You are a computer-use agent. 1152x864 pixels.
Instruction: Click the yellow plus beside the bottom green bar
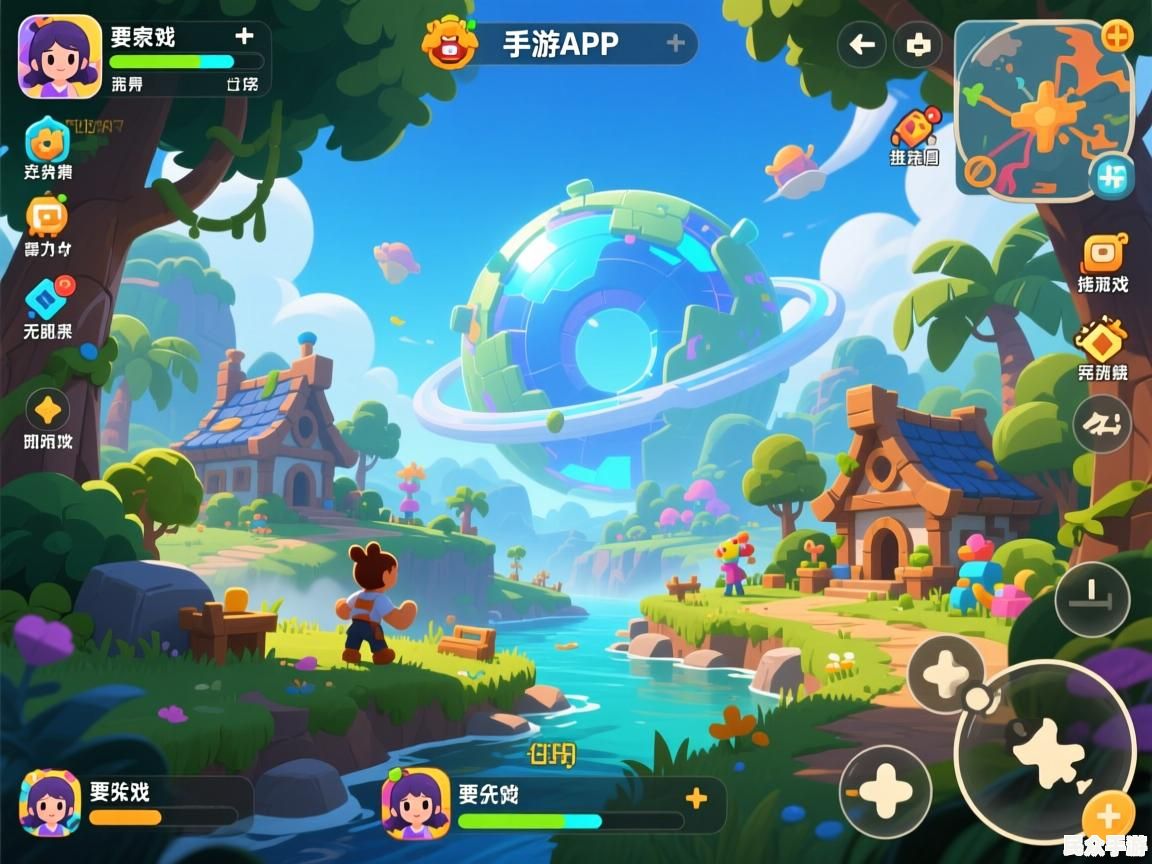coord(696,797)
